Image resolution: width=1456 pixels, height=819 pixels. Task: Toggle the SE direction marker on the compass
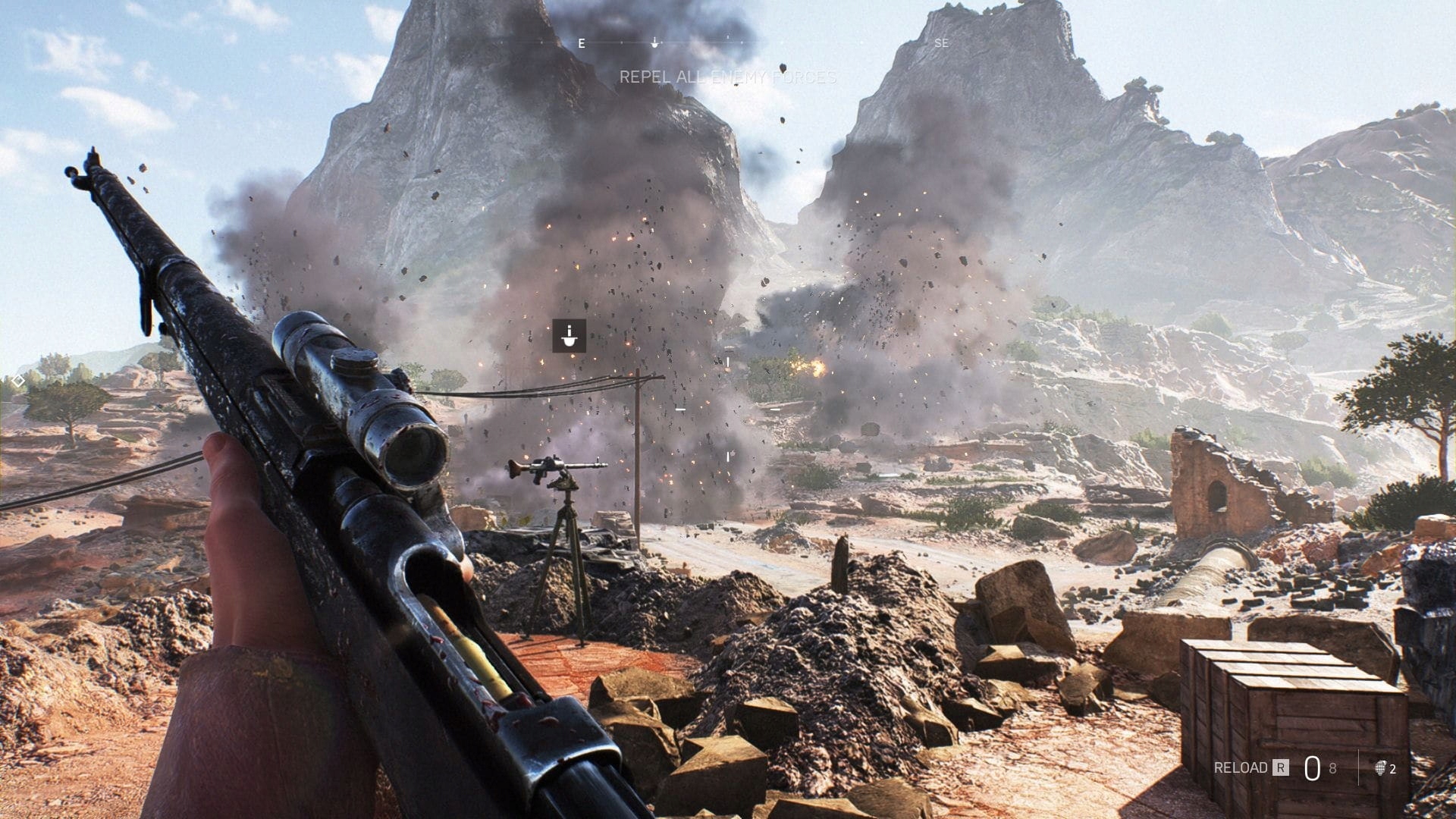941,43
